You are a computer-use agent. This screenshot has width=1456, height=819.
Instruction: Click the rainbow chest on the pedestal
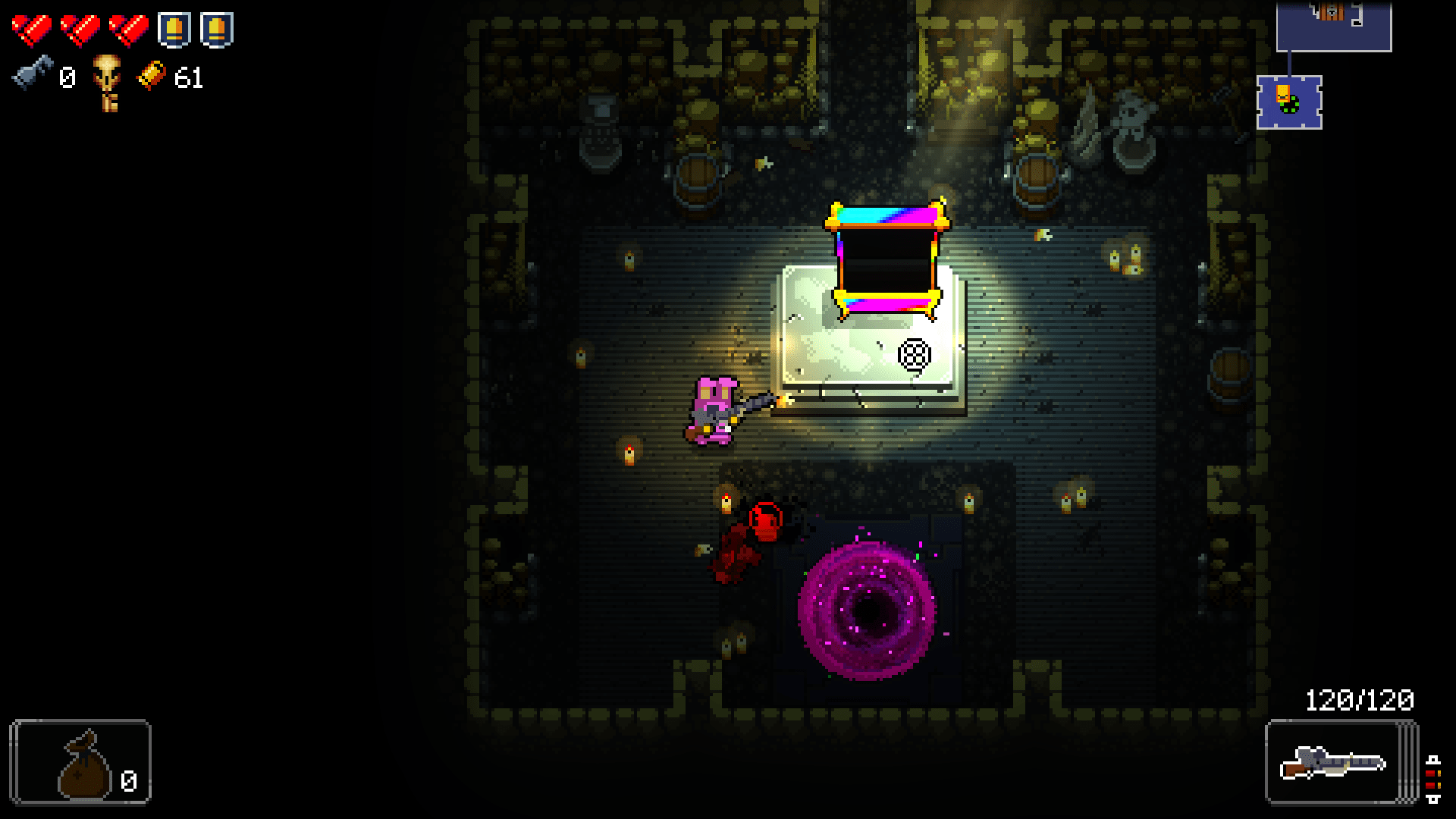pos(887,258)
